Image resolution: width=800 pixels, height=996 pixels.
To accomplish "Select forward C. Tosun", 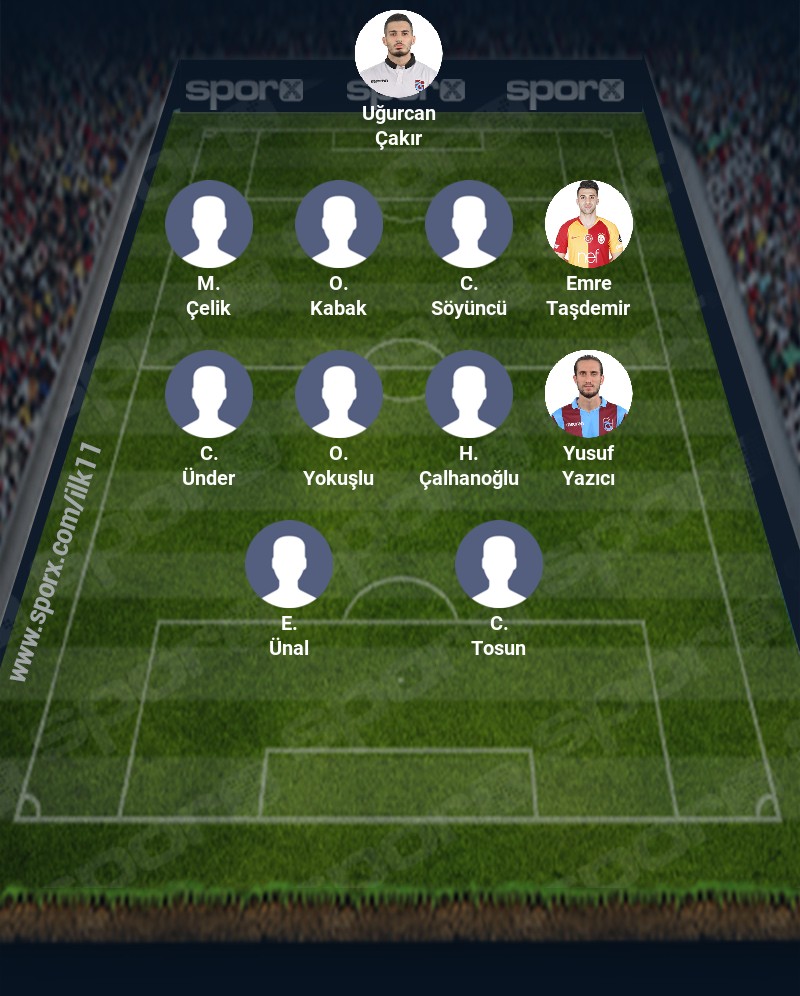I will click(x=498, y=564).
